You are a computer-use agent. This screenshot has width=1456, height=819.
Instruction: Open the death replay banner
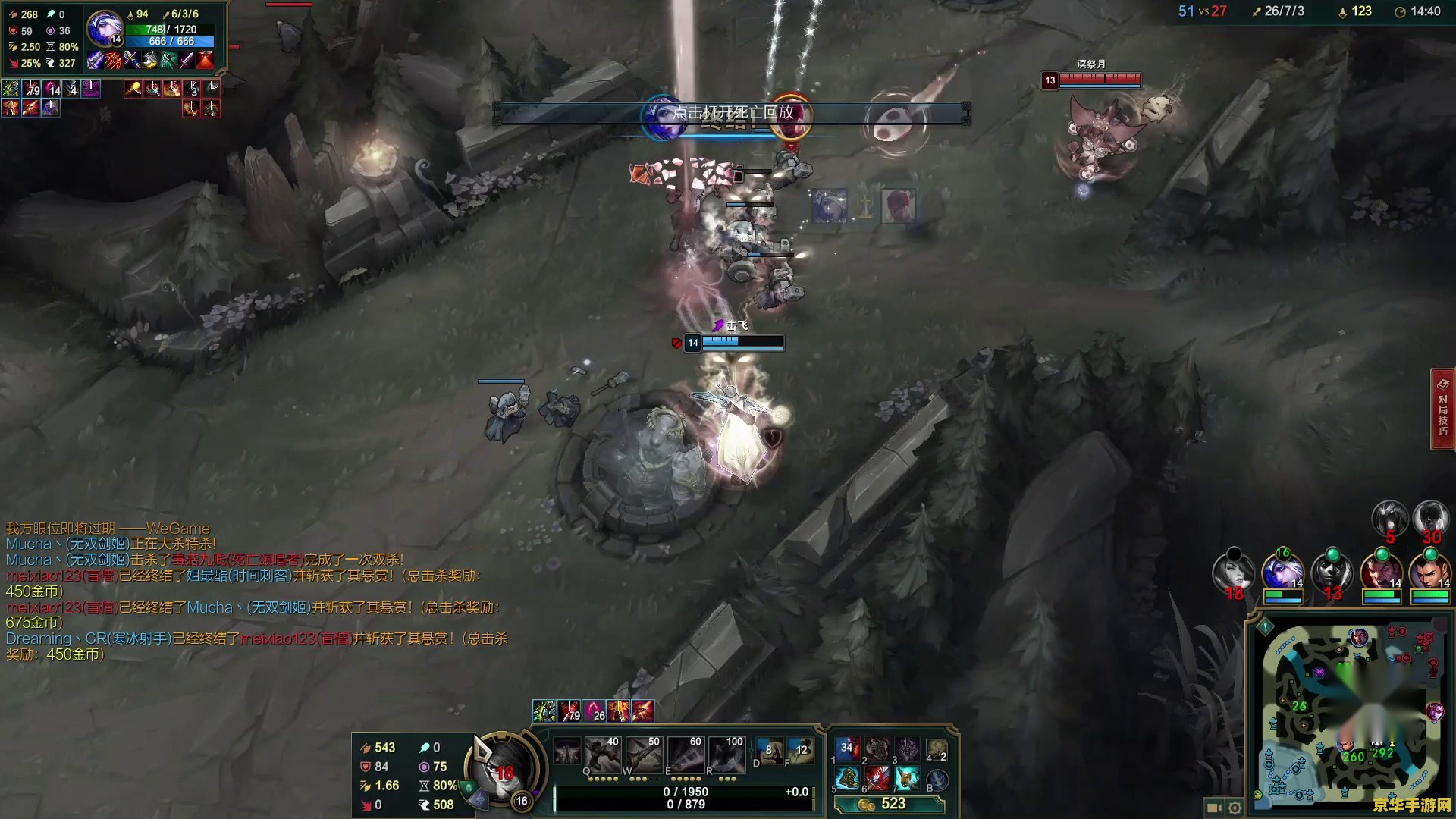tap(732, 113)
